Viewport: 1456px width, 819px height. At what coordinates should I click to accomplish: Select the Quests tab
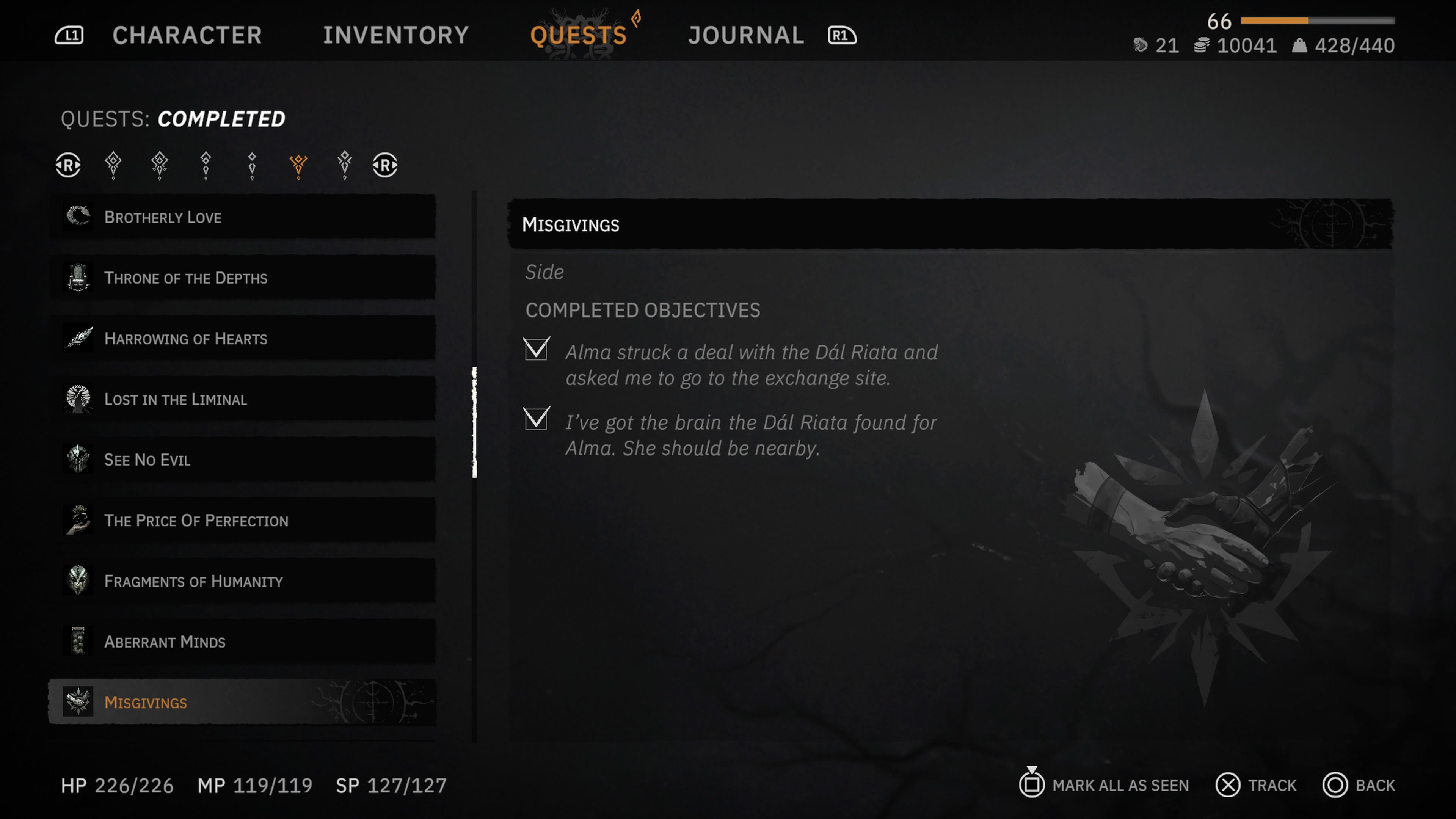pos(578,35)
